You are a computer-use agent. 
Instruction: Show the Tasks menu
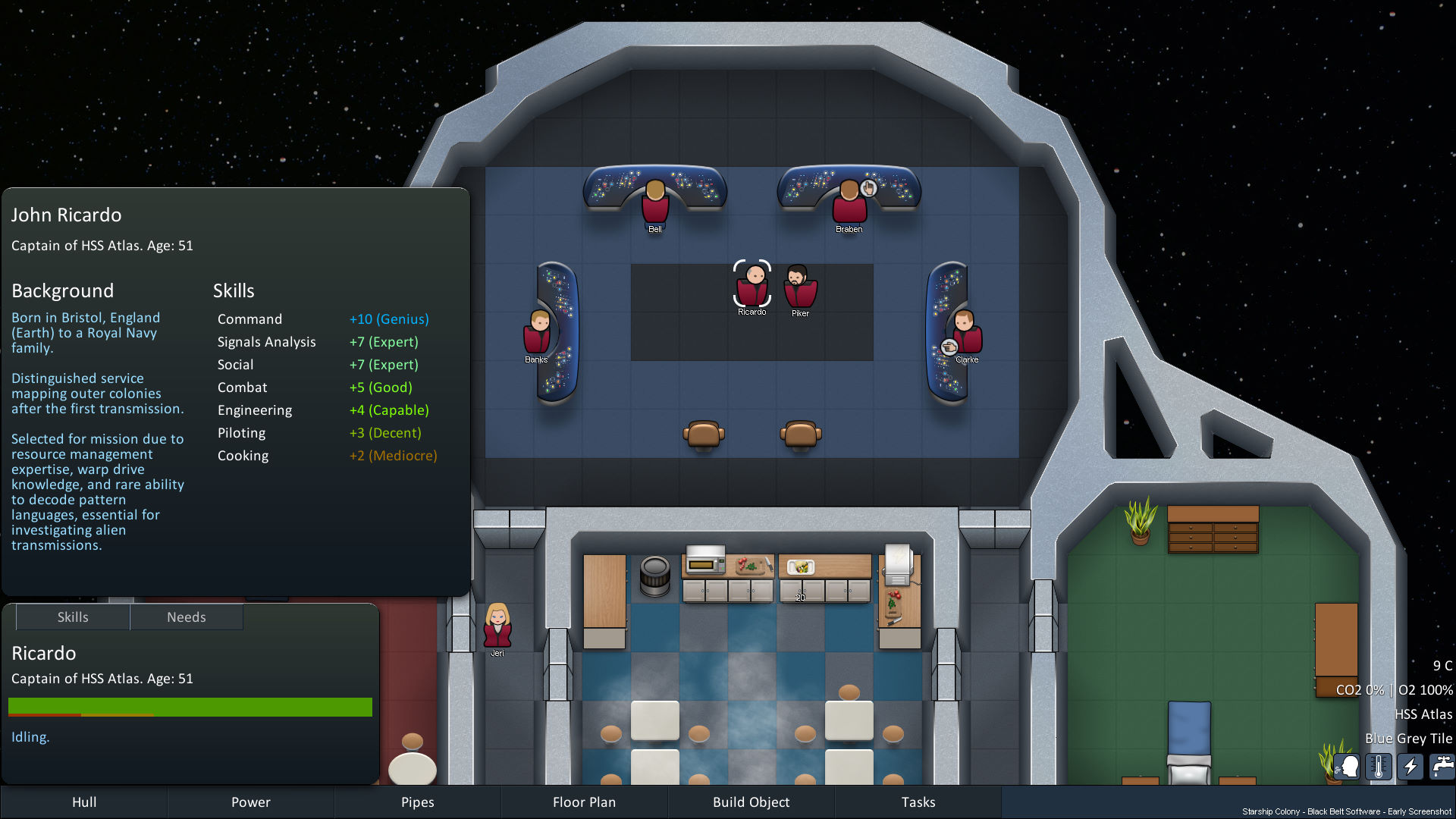point(918,802)
